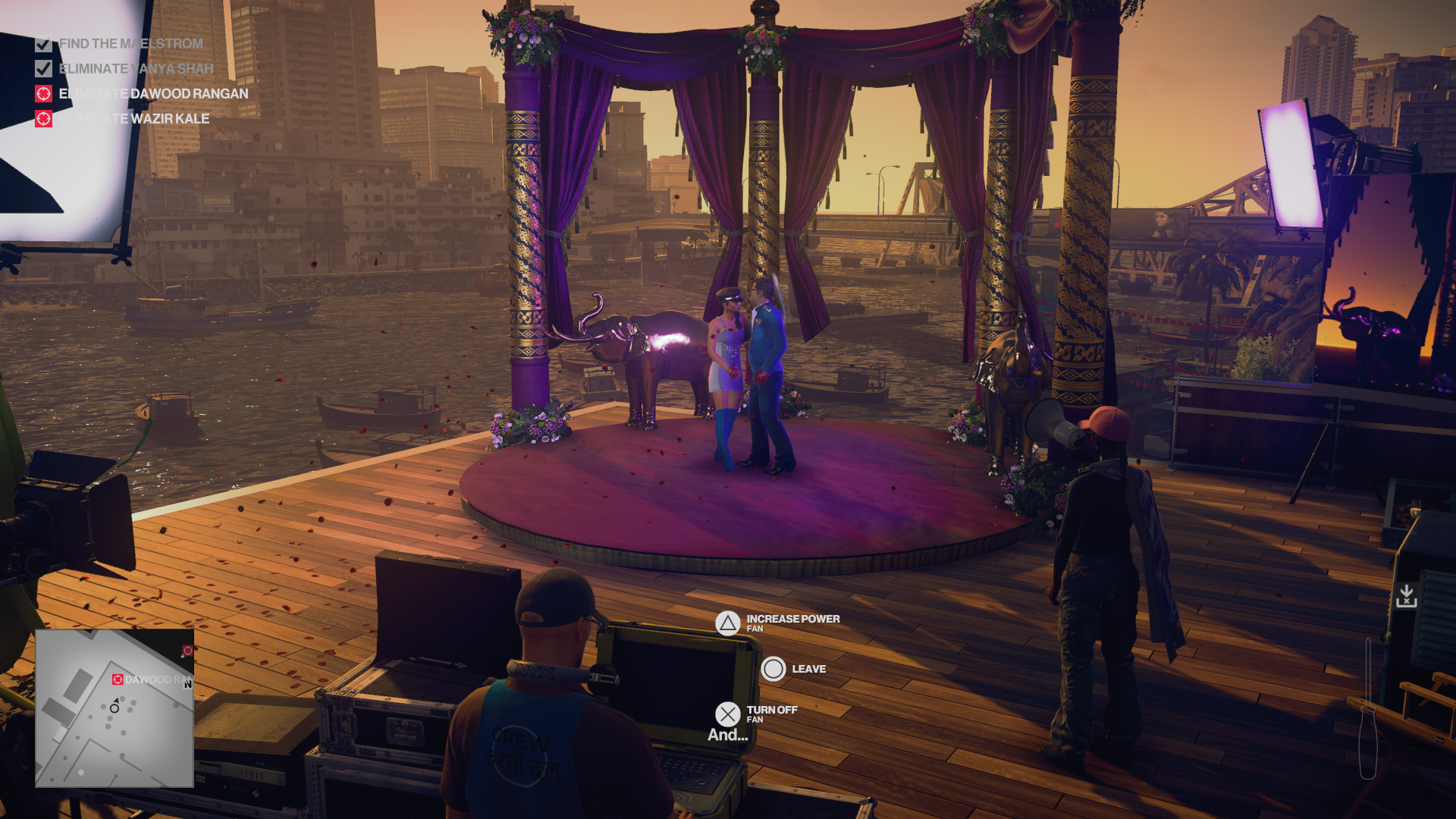Select the Wazir Kale elimination target icon
The image size is (1456, 819).
(43, 118)
